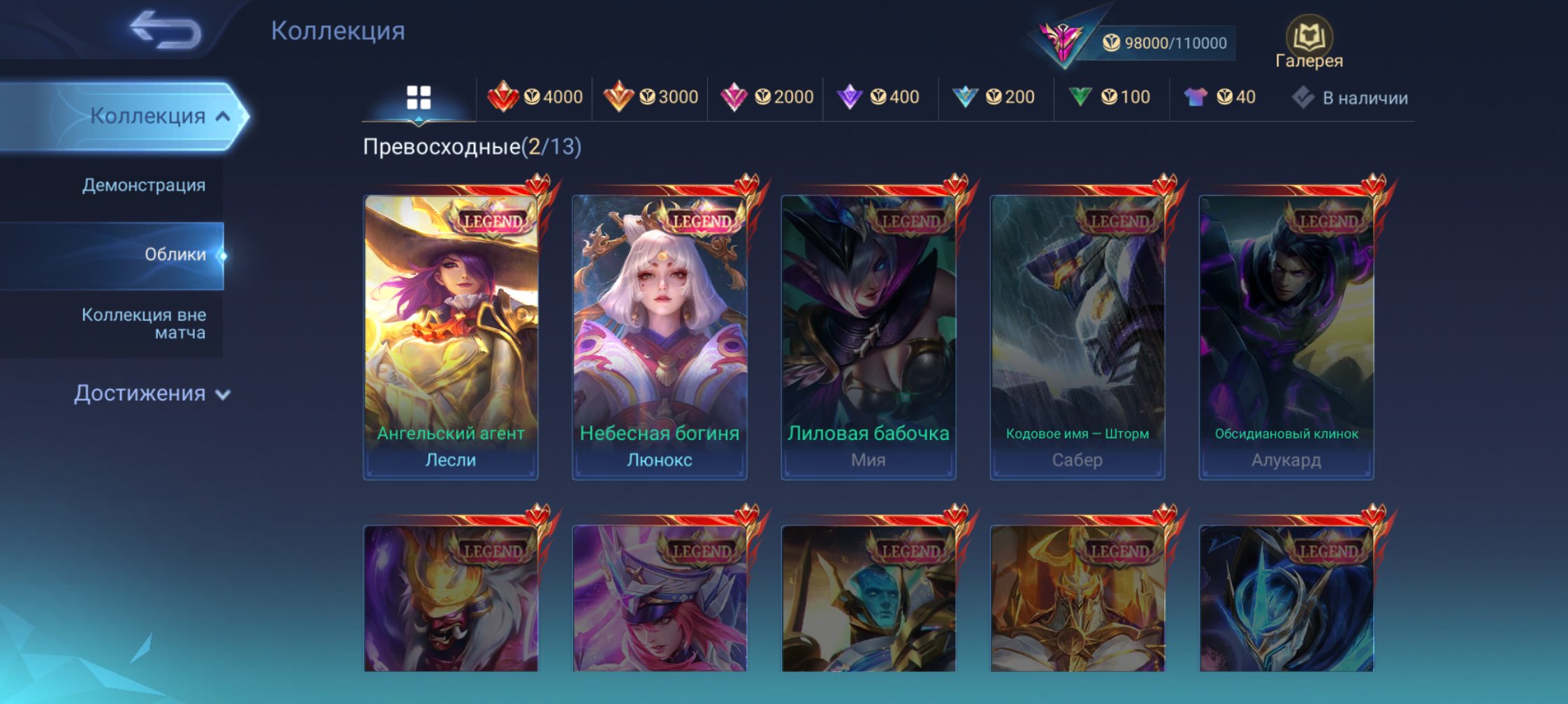Filter skins by 2000 point tier
This screenshot has height=704, width=1568.
pos(767,97)
